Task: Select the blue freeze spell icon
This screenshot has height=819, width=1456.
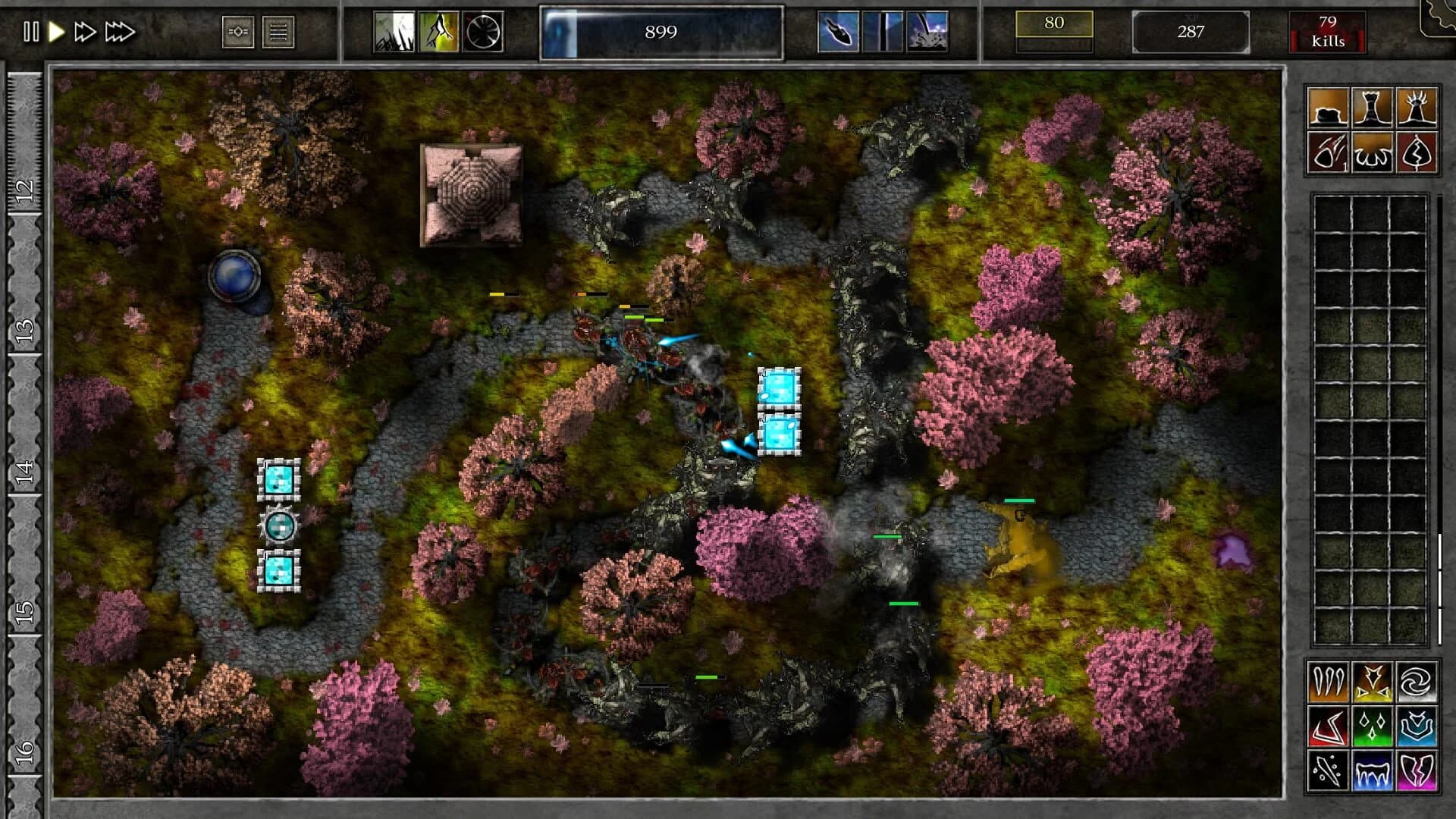Action: tap(1373, 770)
